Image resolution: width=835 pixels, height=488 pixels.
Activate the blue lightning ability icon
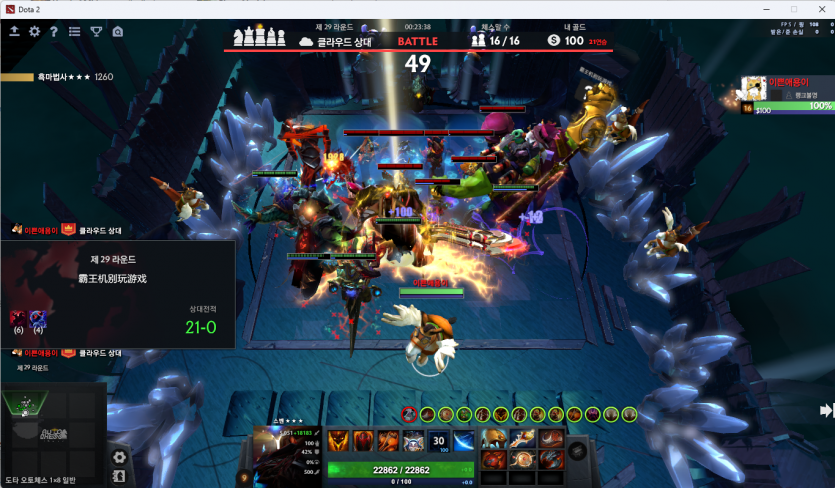(x=464, y=441)
